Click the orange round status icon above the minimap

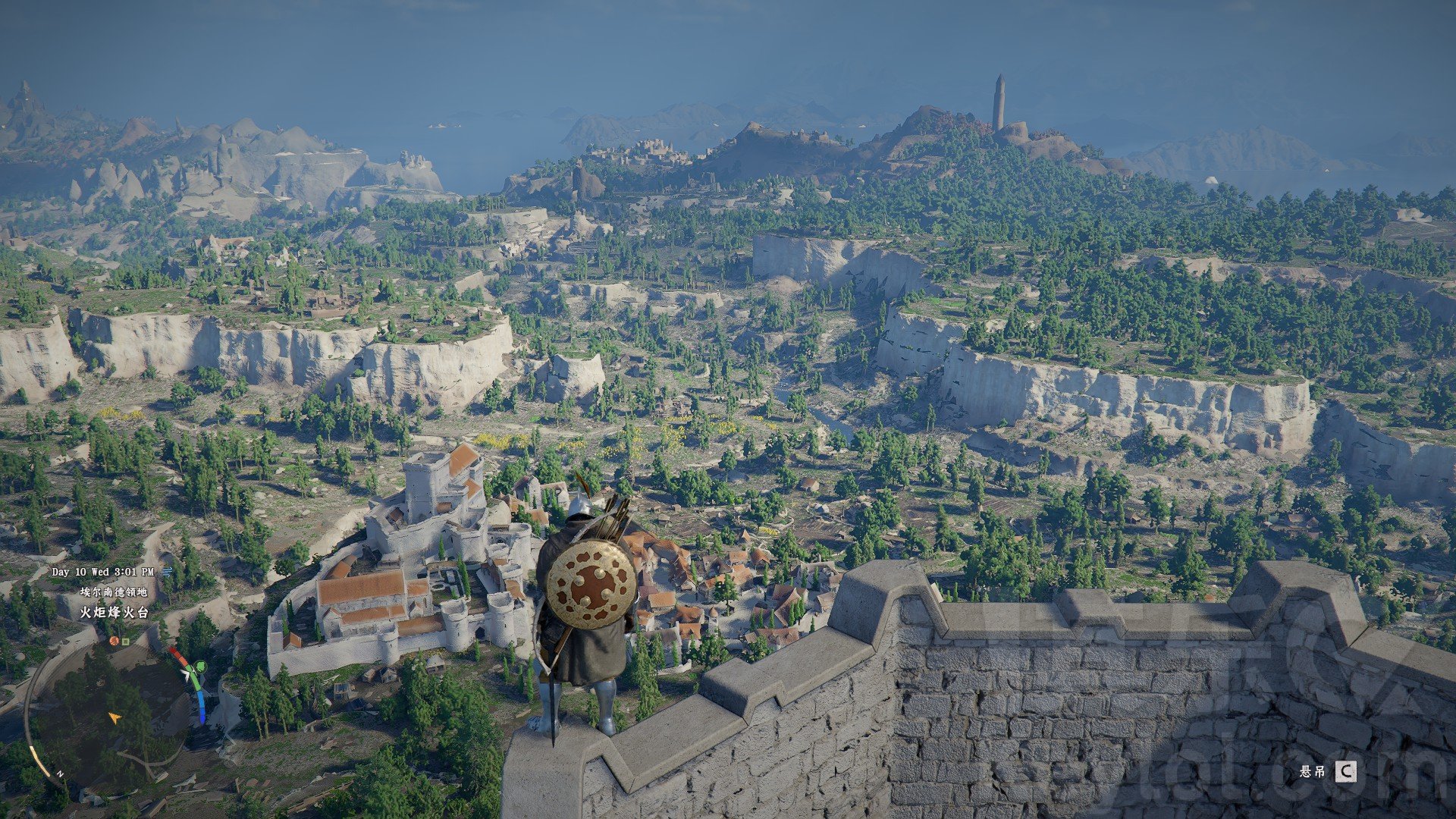coord(114,641)
